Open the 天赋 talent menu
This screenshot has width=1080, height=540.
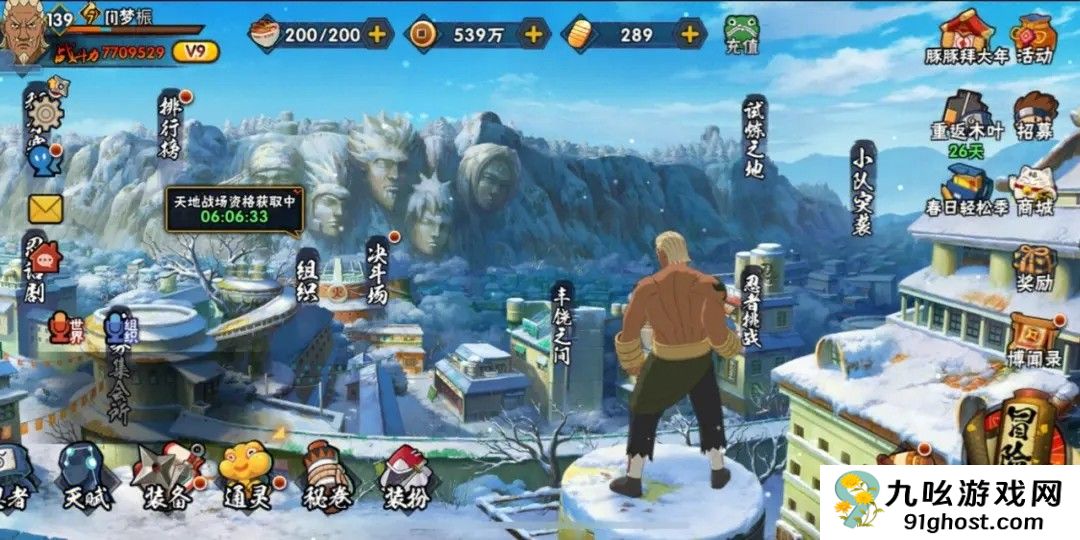[84, 475]
